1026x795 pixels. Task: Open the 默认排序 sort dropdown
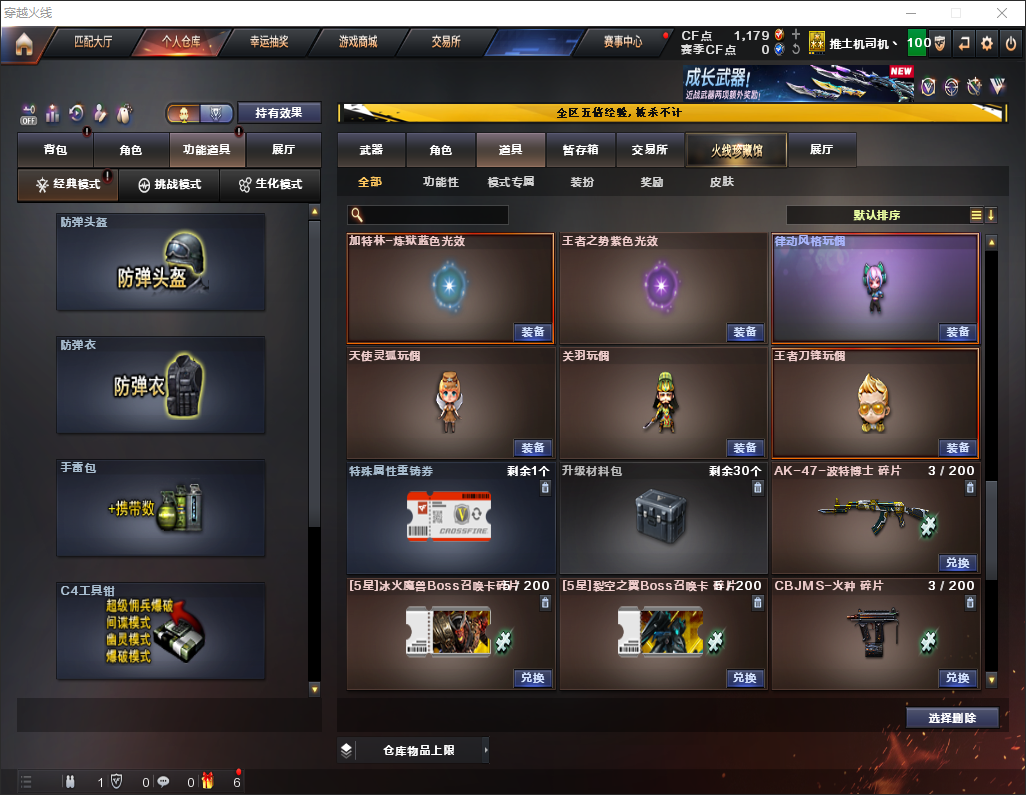click(x=876, y=215)
